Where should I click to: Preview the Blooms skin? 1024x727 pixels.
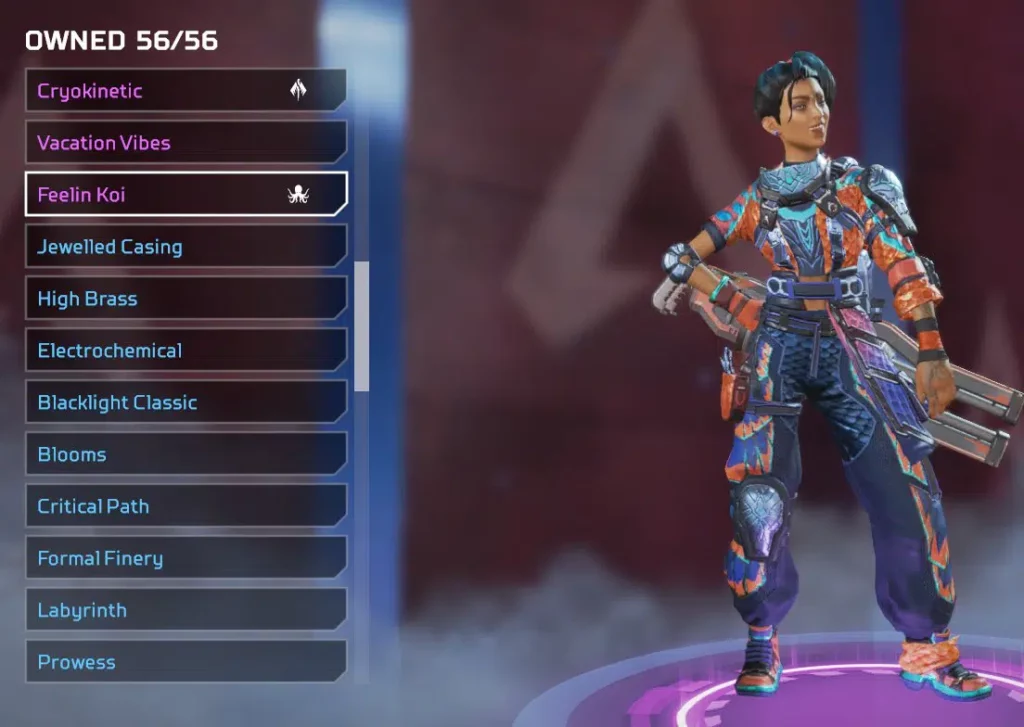(x=185, y=455)
